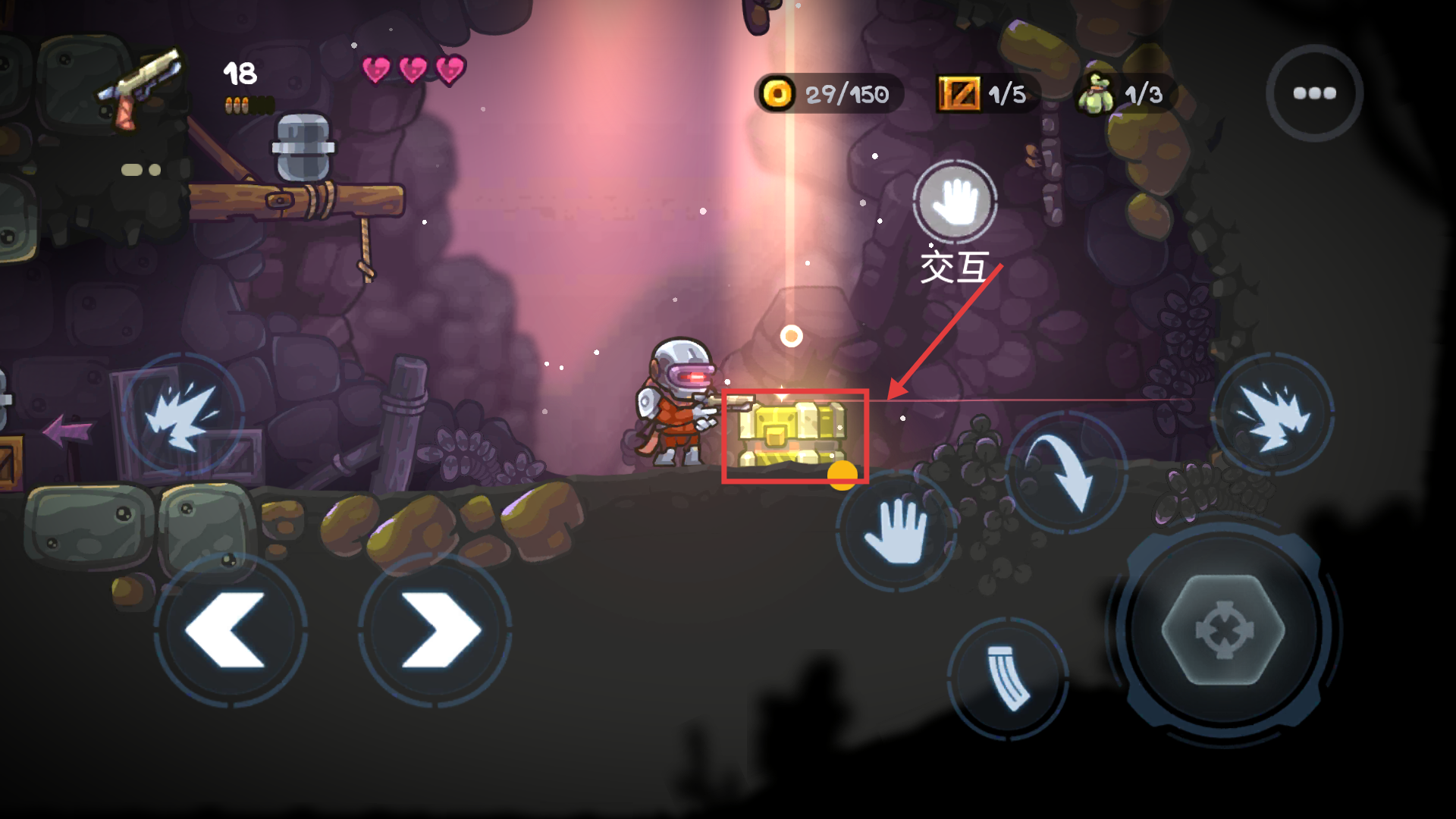1456x819 pixels.
Task: Open the three-dot pause menu
Action: coord(1314,93)
